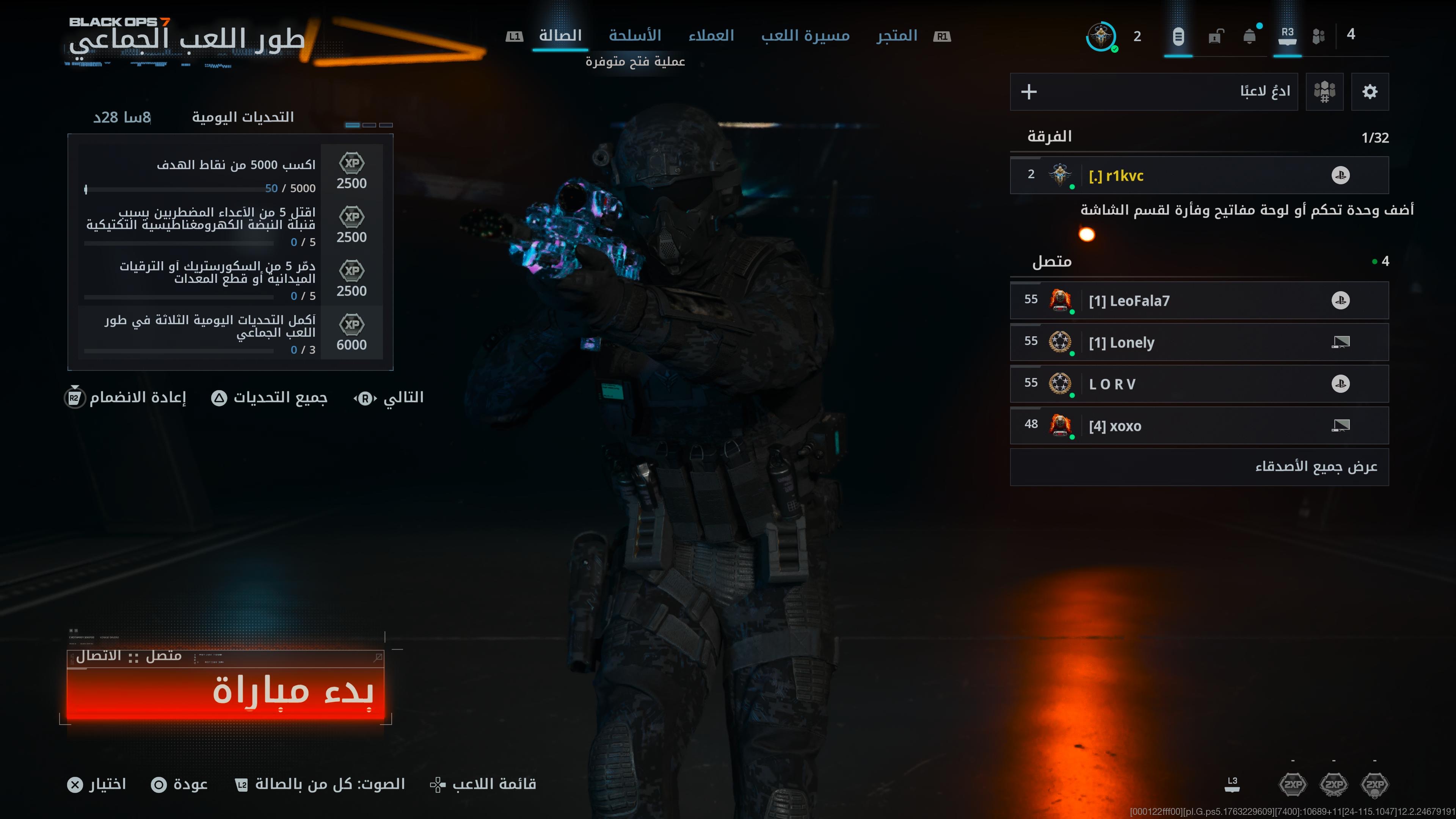Open the العملاء (Operators) tab
1456x819 pixels.
(x=711, y=36)
